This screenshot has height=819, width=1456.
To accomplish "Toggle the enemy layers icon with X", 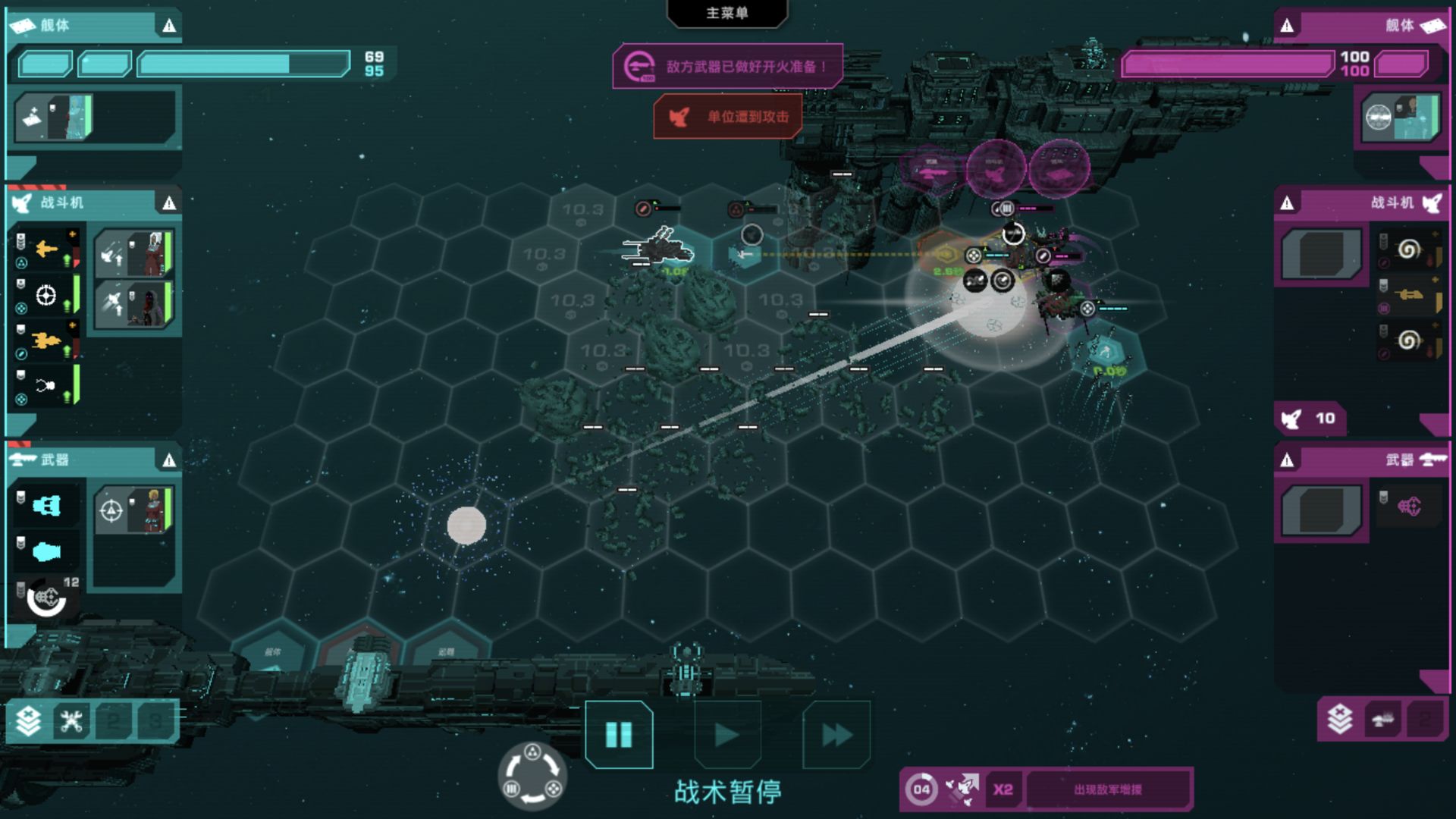I will pos(1339,719).
